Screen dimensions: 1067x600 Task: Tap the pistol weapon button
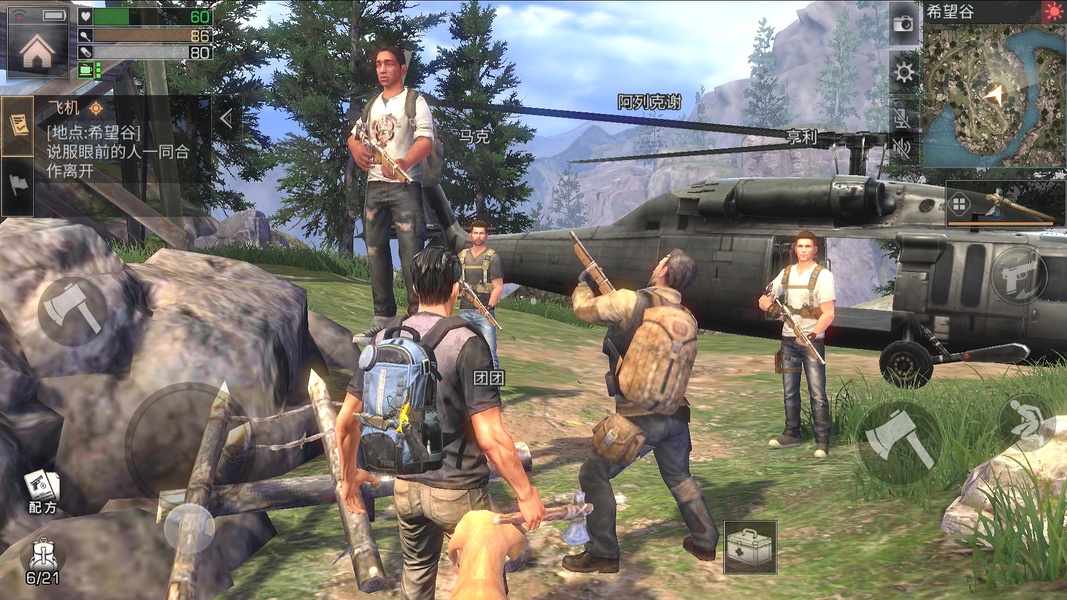pos(1018,275)
